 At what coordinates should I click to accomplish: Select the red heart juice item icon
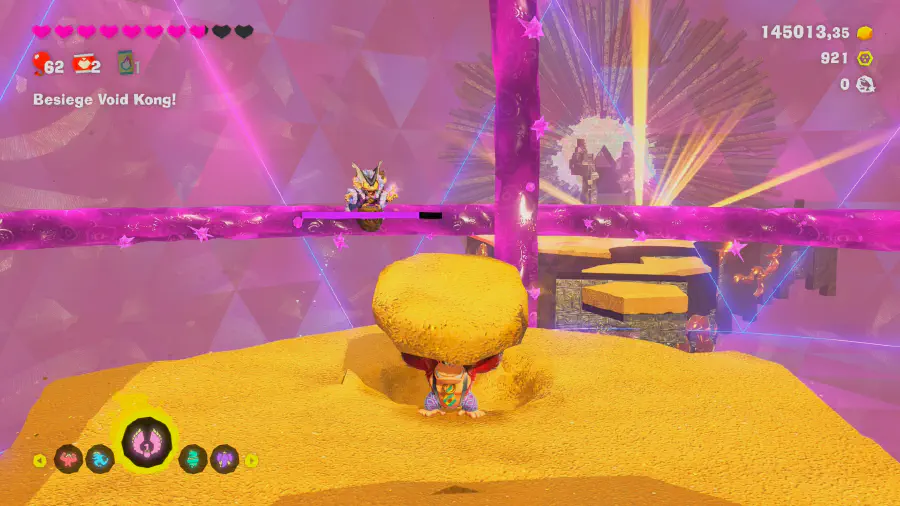point(84,65)
